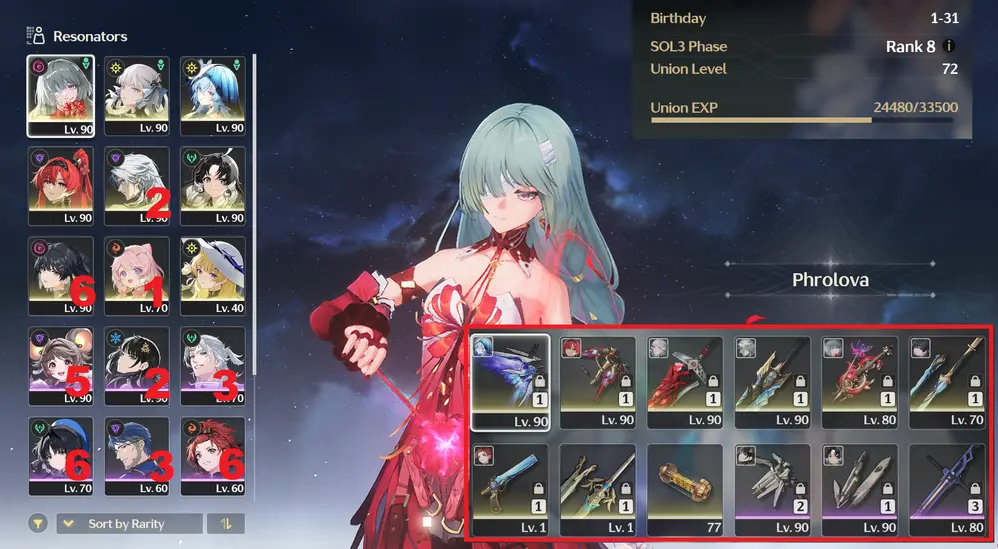Open the Sort by Rarity dropdown
Screen dimensions: 998x549
point(126,524)
